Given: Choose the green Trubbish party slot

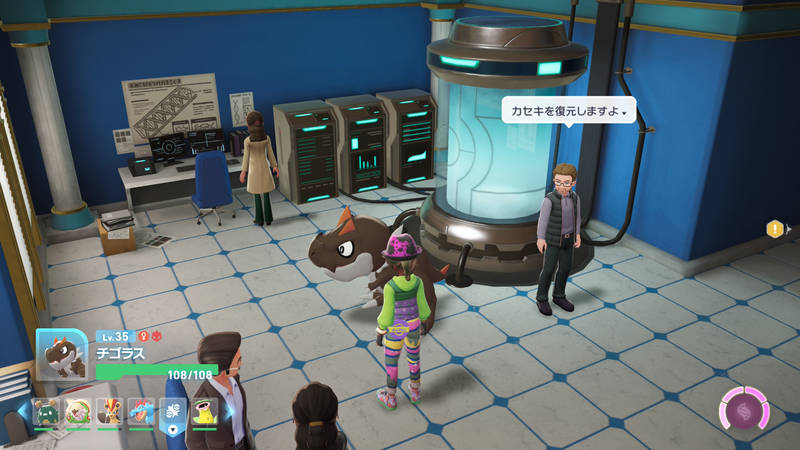Looking at the screenshot, I should click(46, 411).
